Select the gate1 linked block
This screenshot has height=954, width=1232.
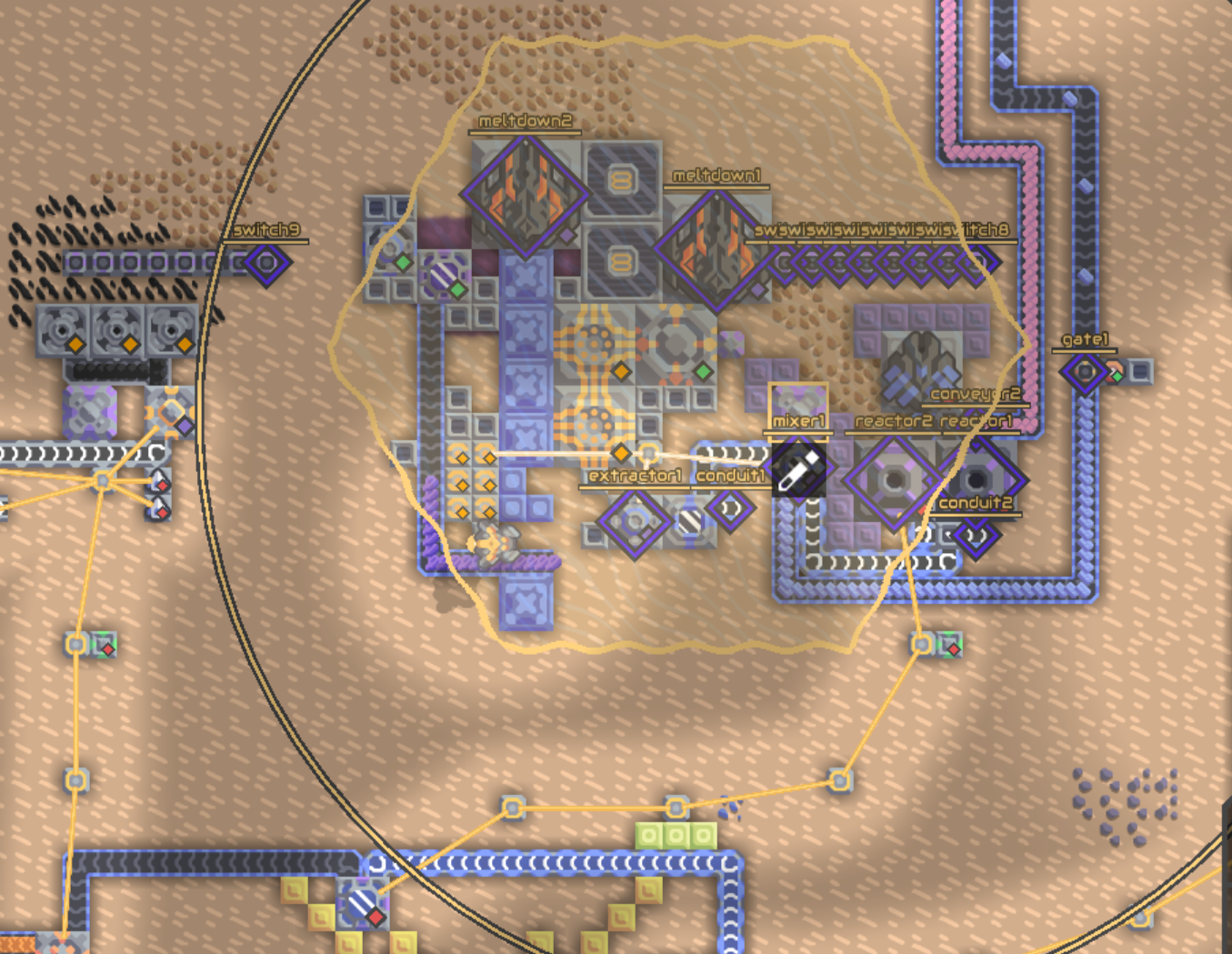coord(1085,371)
